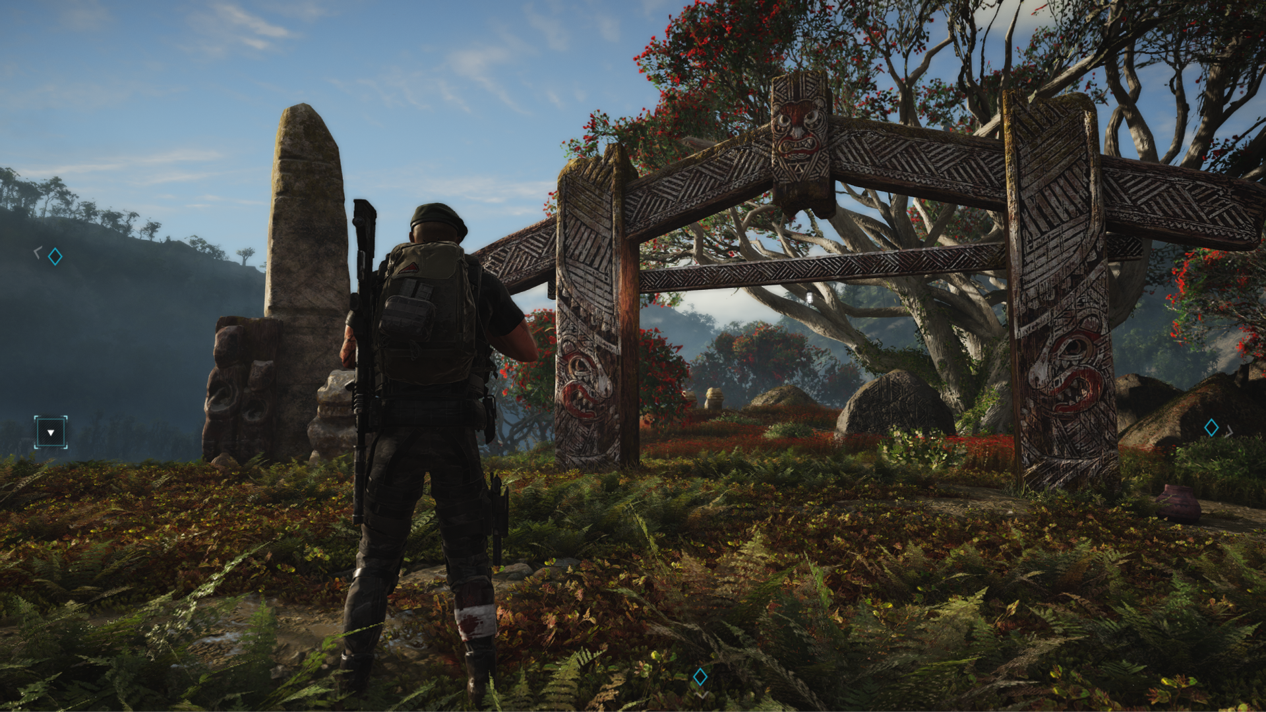Select the diamond marker with right-pointing chevron

coord(1212,428)
